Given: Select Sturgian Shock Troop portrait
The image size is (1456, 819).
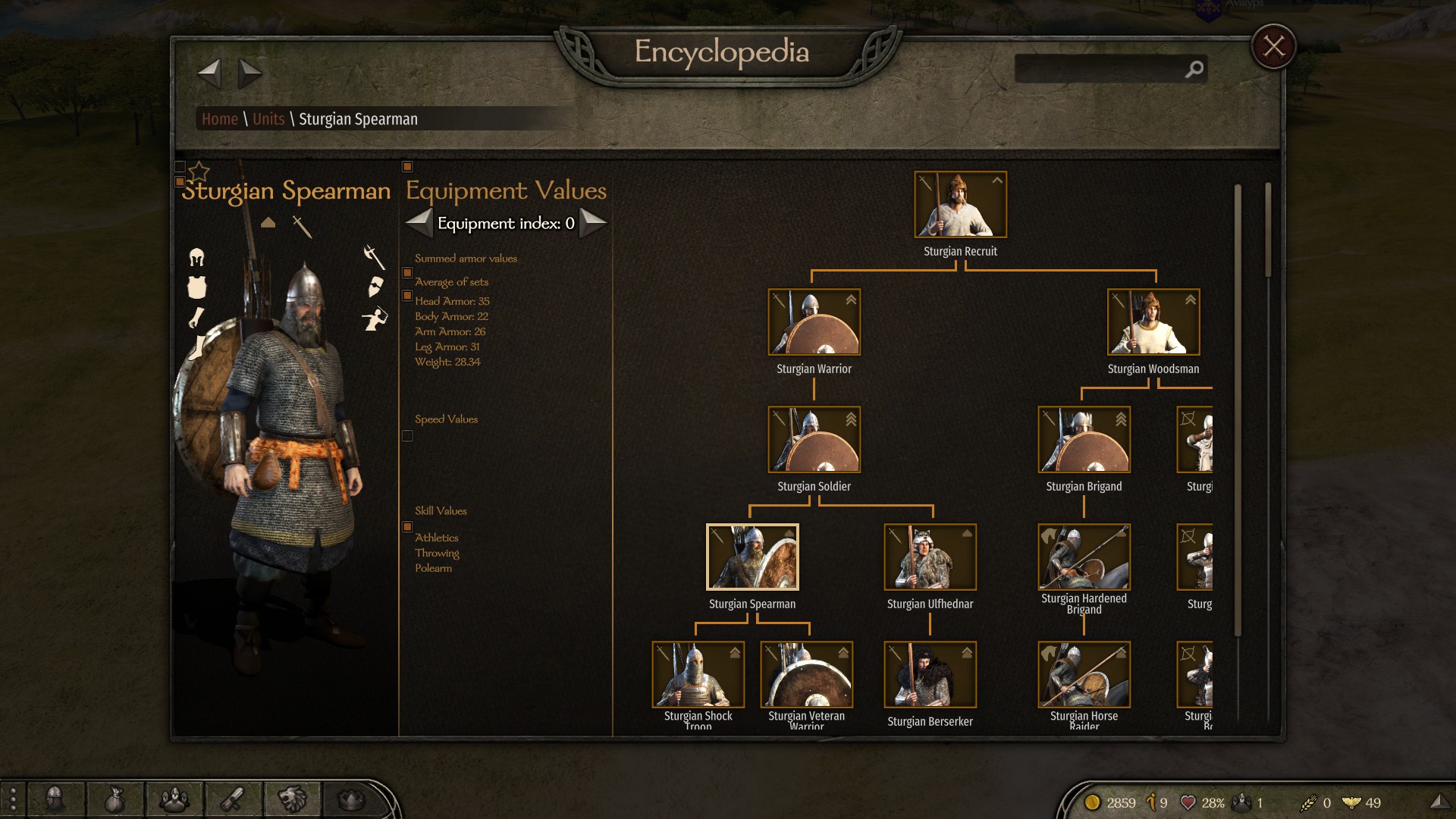Looking at the screenshot, I should (x=698, y=675).
